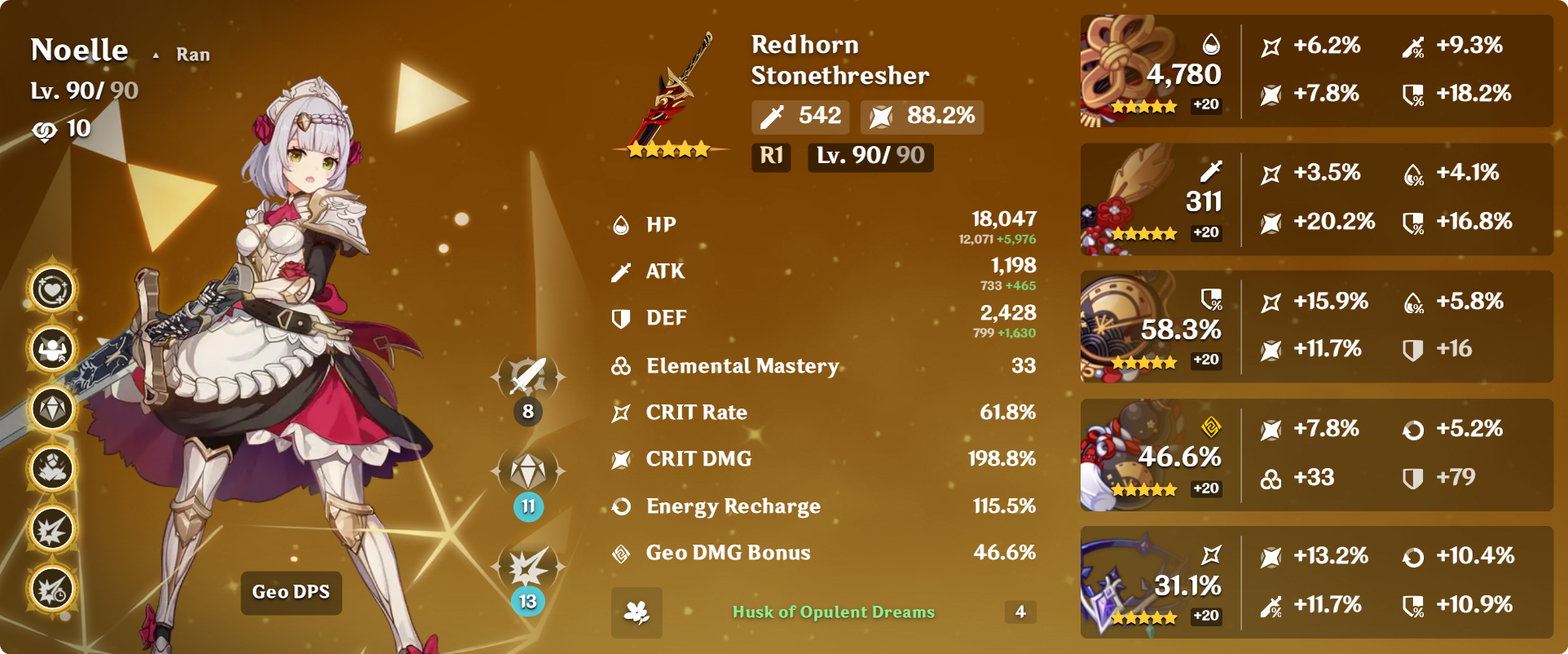1568x654 pixels.
Task: Select the feather artifact with 311 ATK
Action: point(1129,199)
